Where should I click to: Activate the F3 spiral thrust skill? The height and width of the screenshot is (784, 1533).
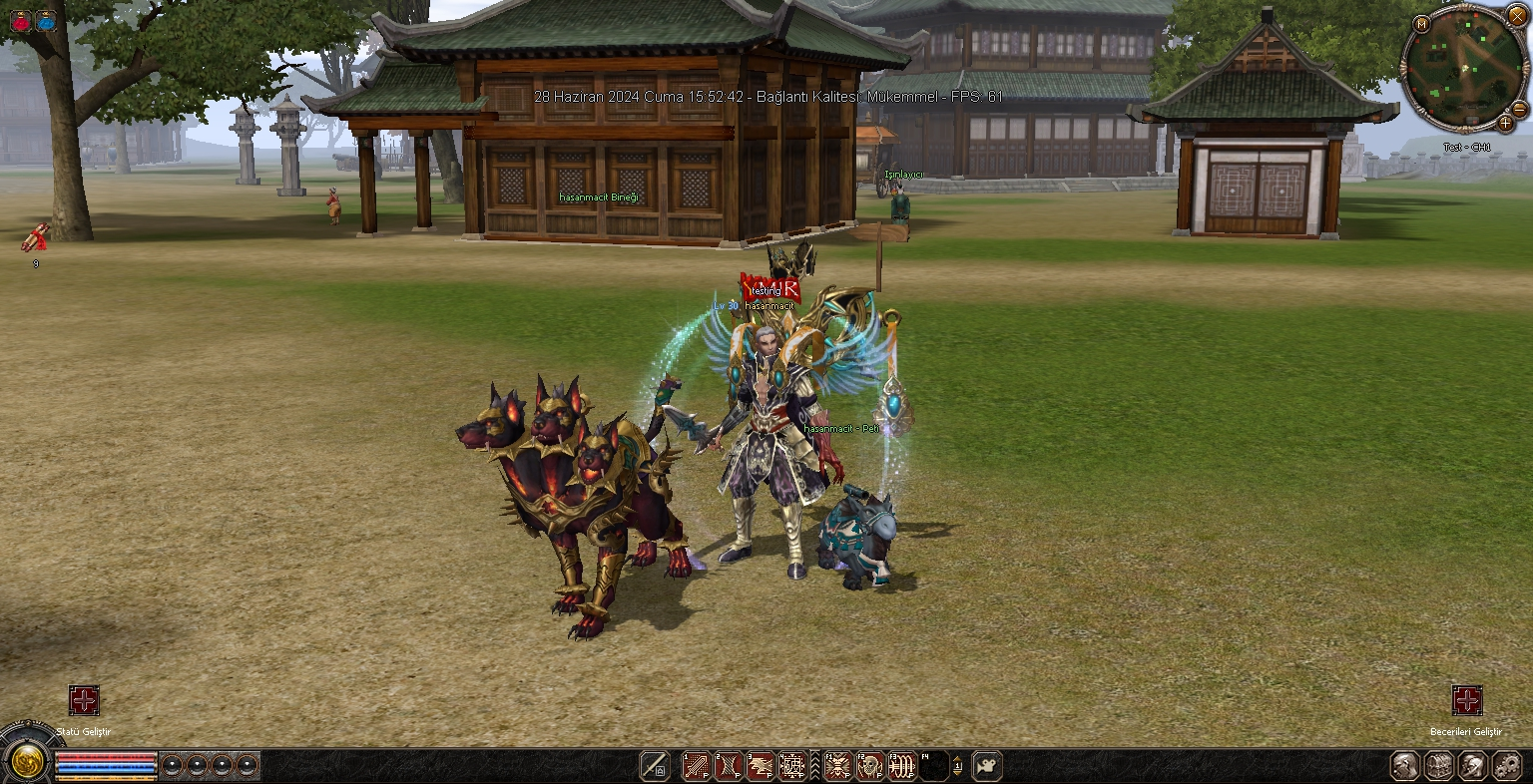click(901, 765)
